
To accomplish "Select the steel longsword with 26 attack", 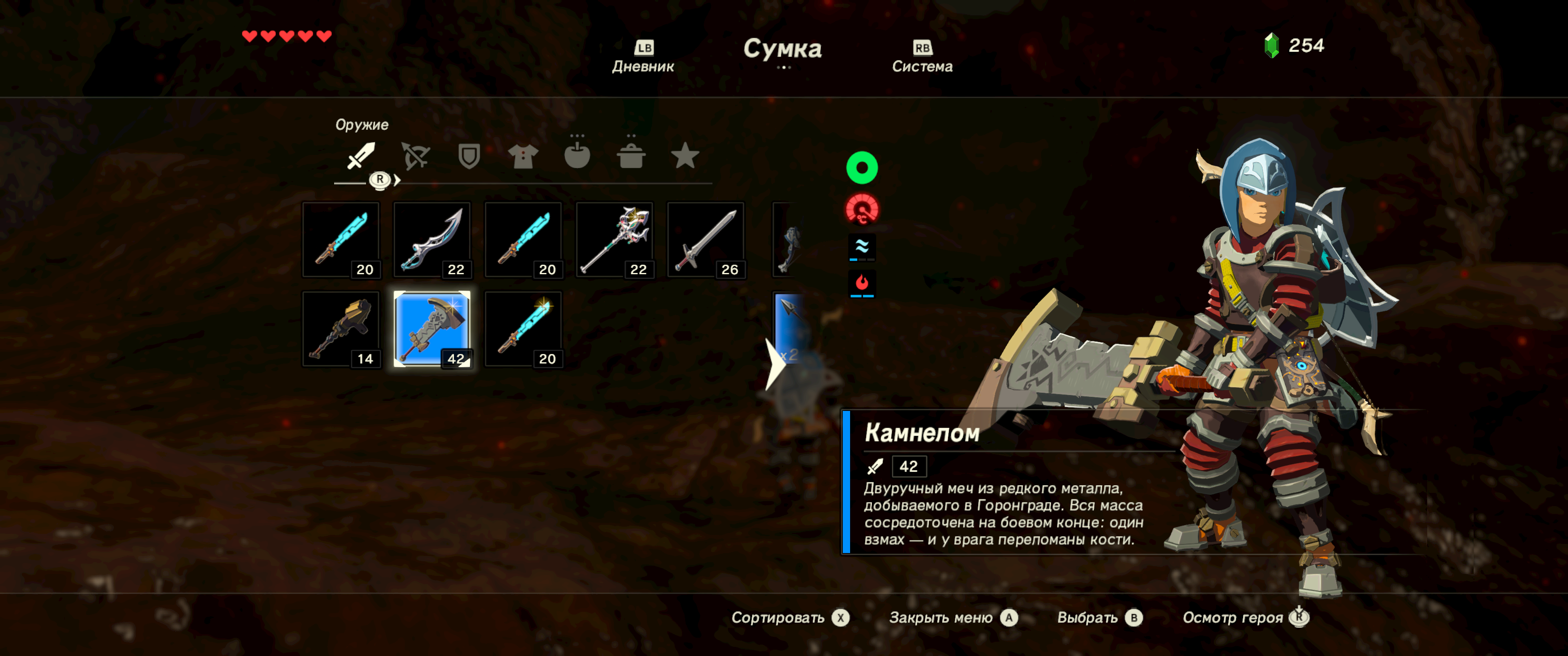I will click(706, 240).
